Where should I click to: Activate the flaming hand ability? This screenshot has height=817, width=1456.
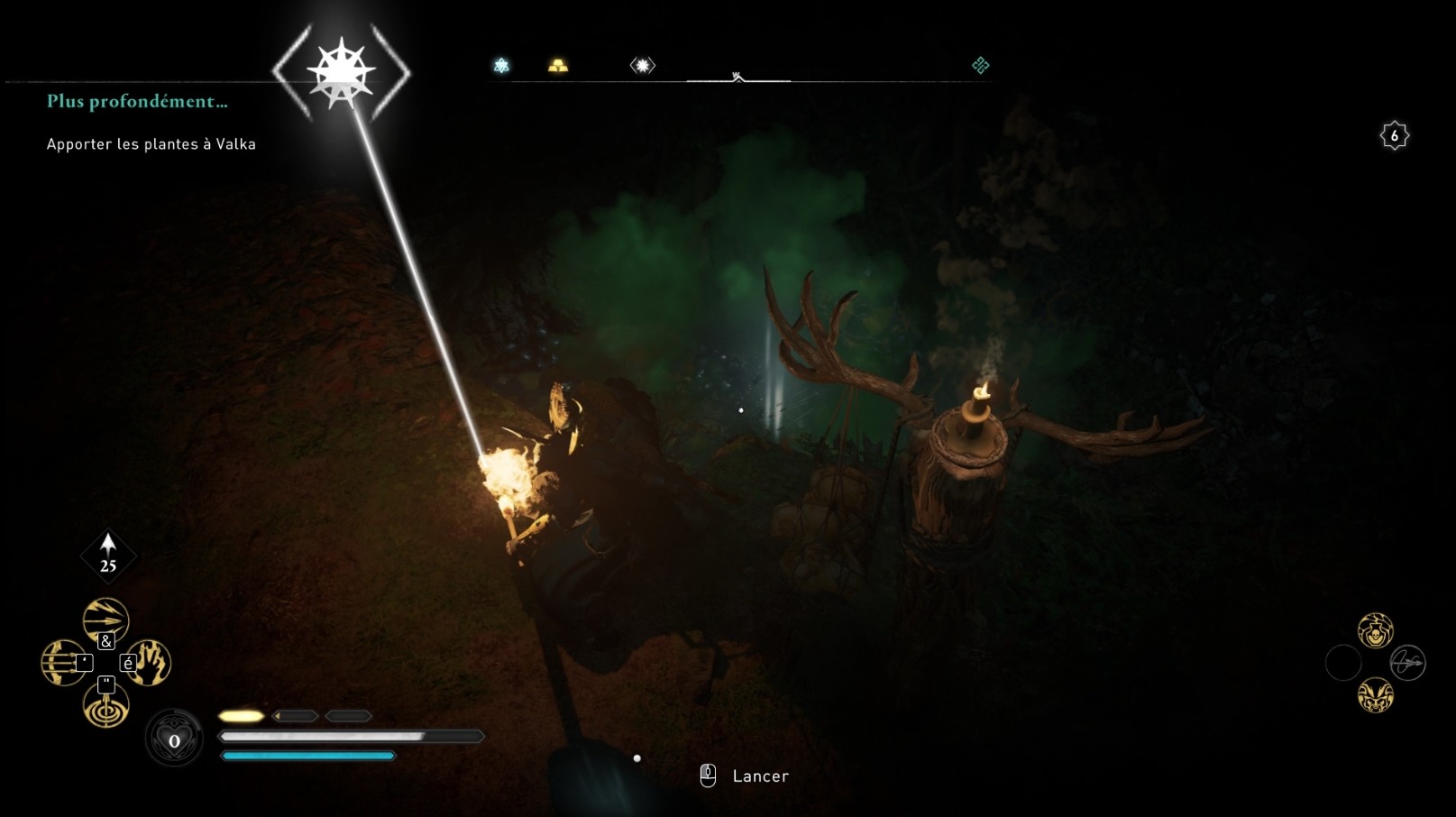tap(149, 663)
